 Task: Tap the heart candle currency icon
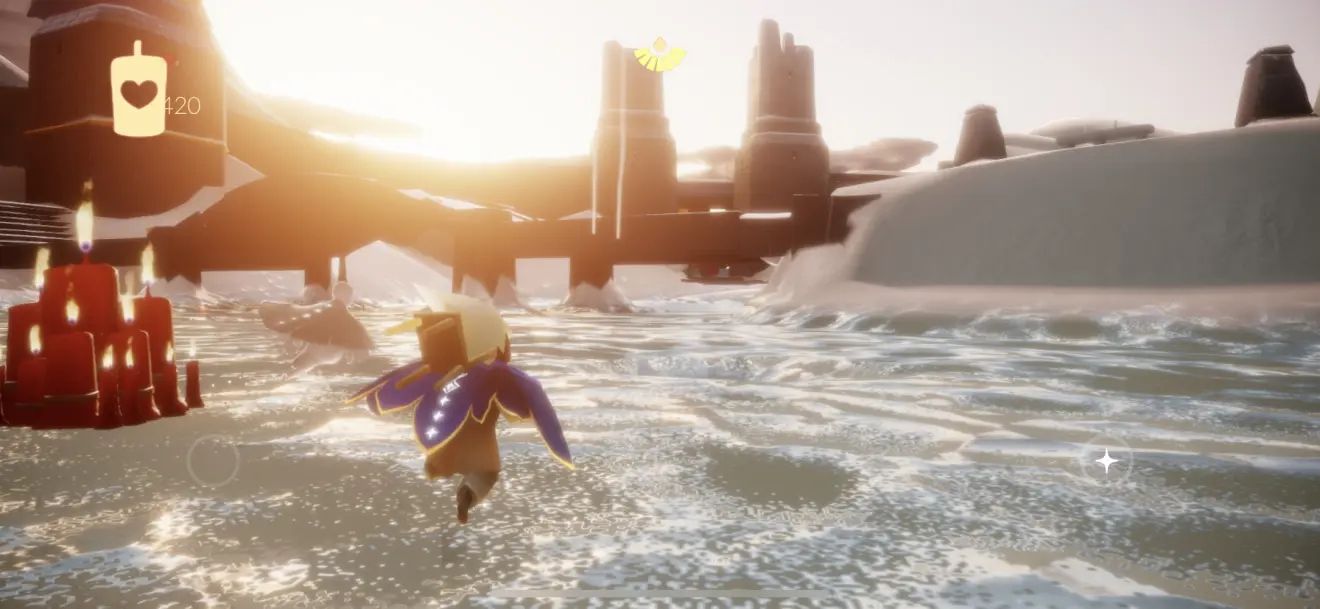point(139,92)
